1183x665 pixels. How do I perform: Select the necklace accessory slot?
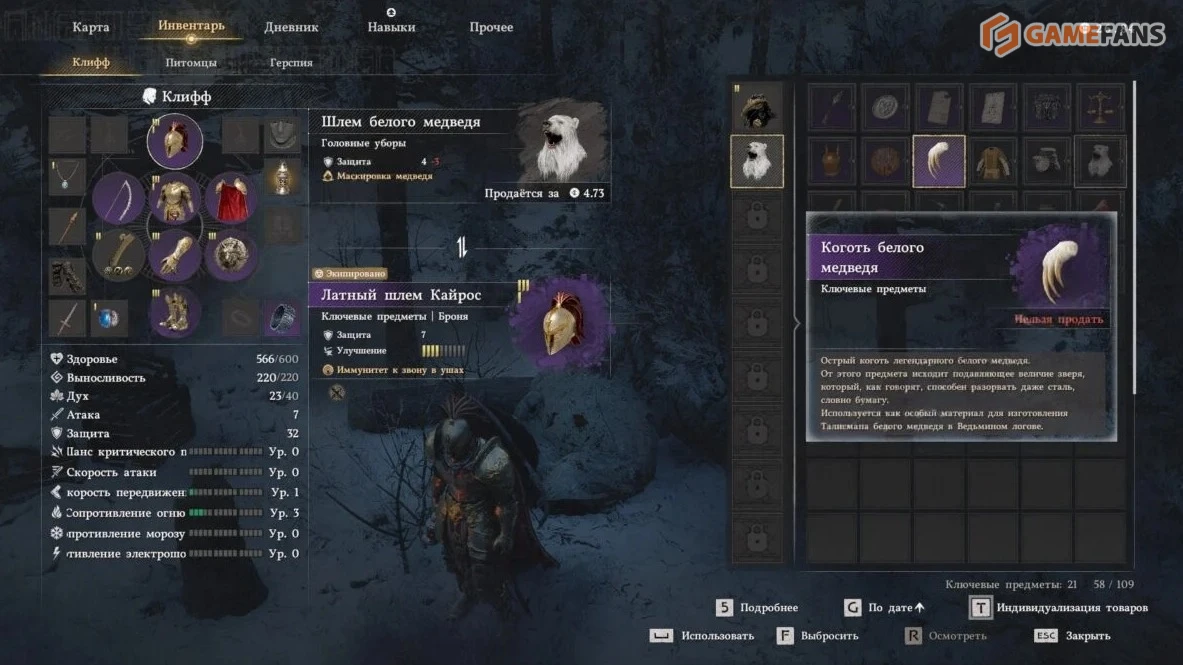tap(67, 177)
